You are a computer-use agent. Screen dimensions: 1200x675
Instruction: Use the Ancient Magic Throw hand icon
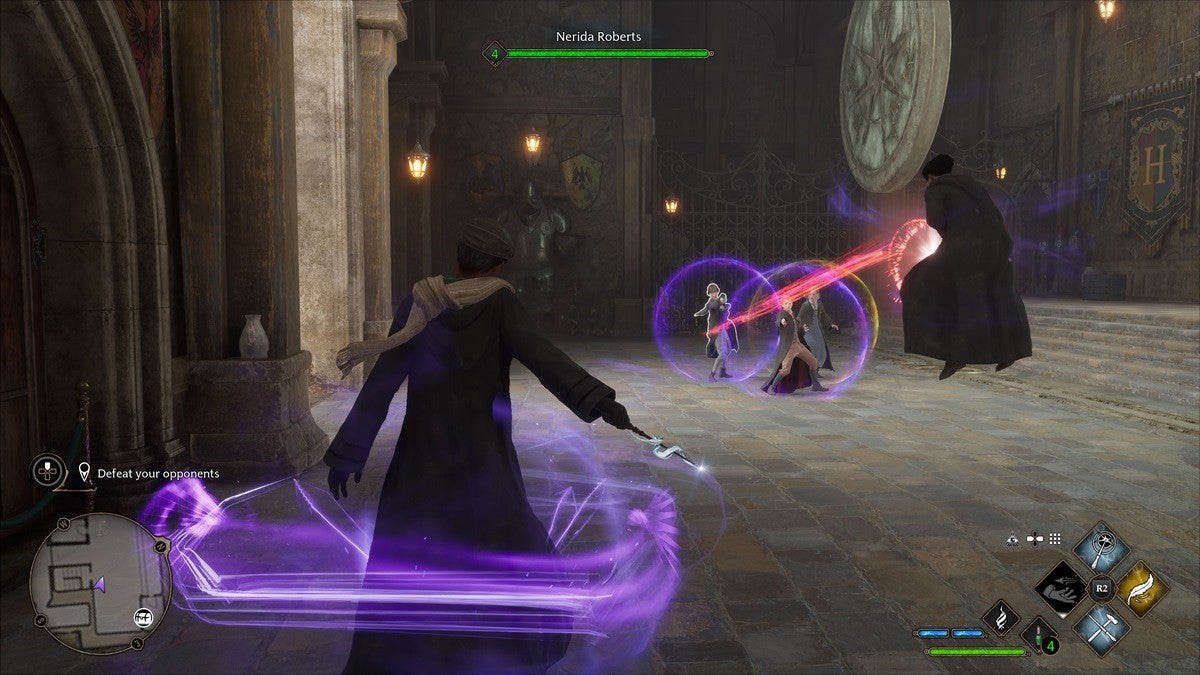1060,589
